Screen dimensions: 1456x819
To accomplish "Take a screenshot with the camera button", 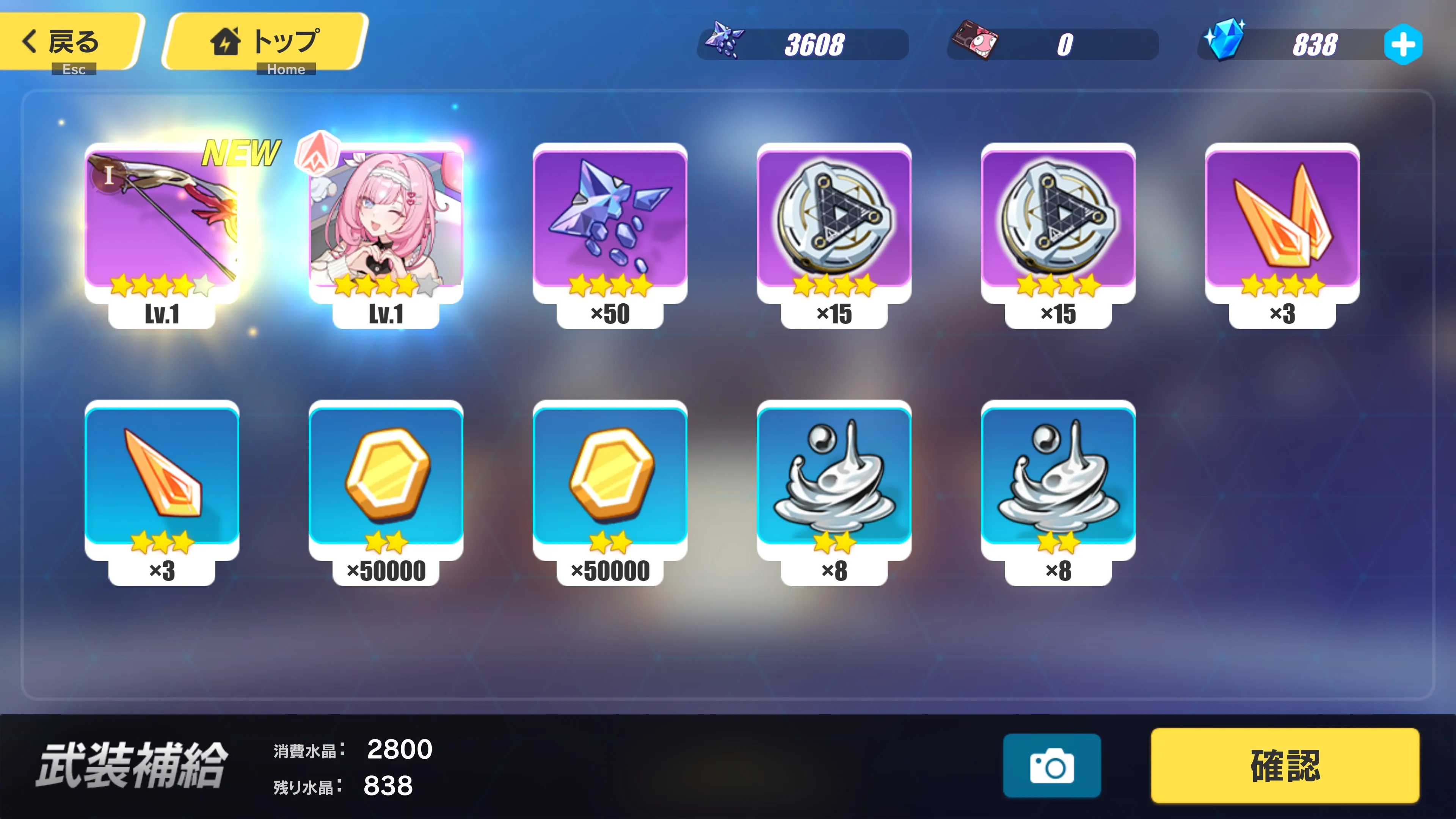I will pyautogui.click(x=1051, y=766).
